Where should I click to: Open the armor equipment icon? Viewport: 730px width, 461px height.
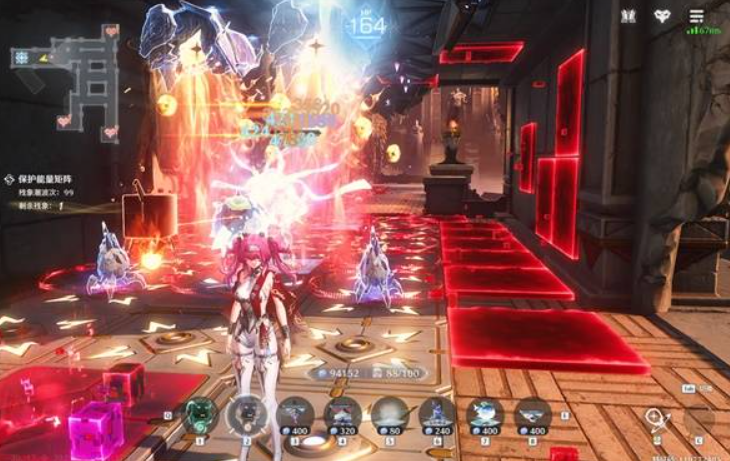[628, 16]
